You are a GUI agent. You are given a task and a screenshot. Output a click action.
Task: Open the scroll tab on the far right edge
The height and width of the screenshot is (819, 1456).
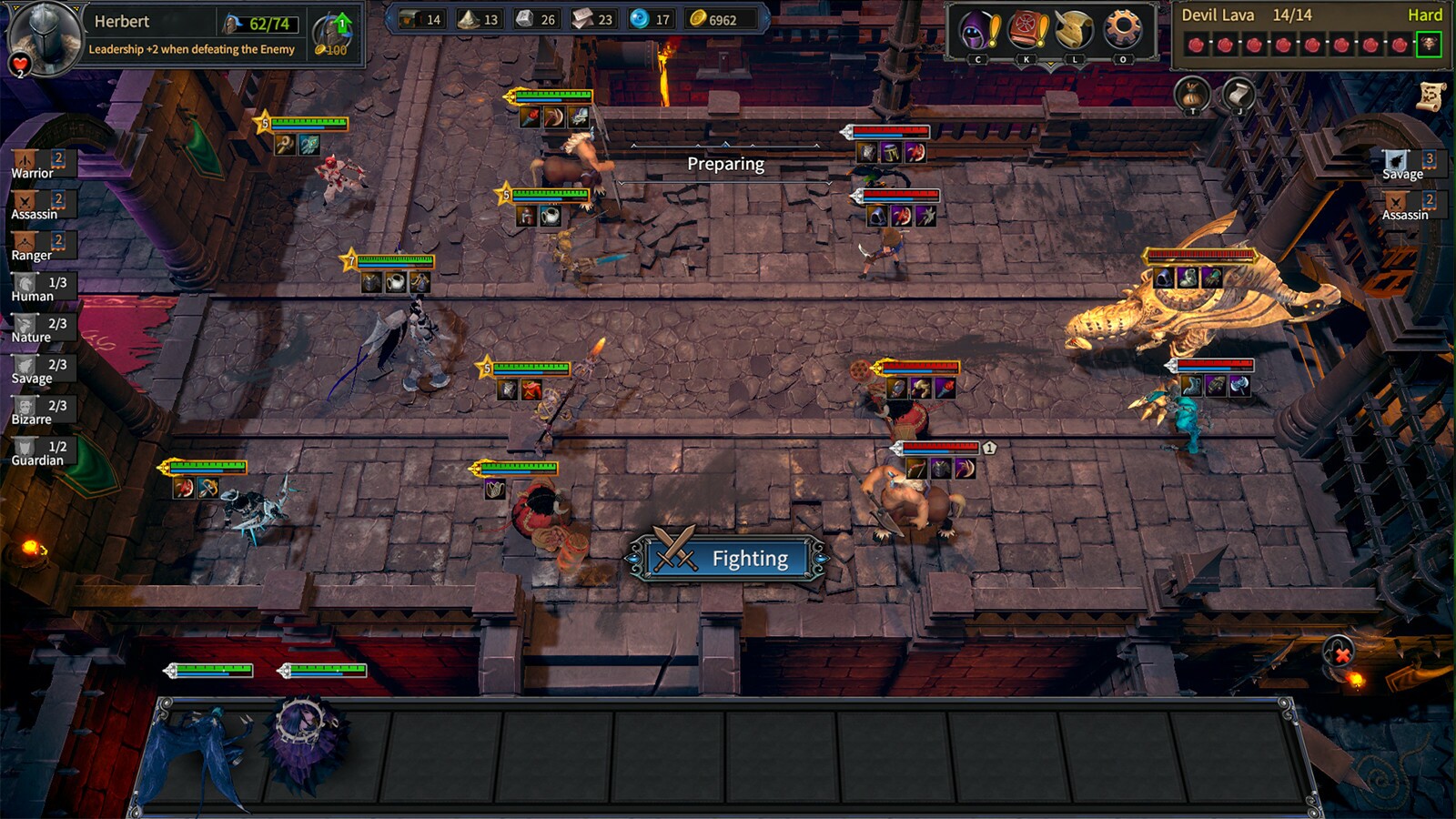[x=1431, y=94]
